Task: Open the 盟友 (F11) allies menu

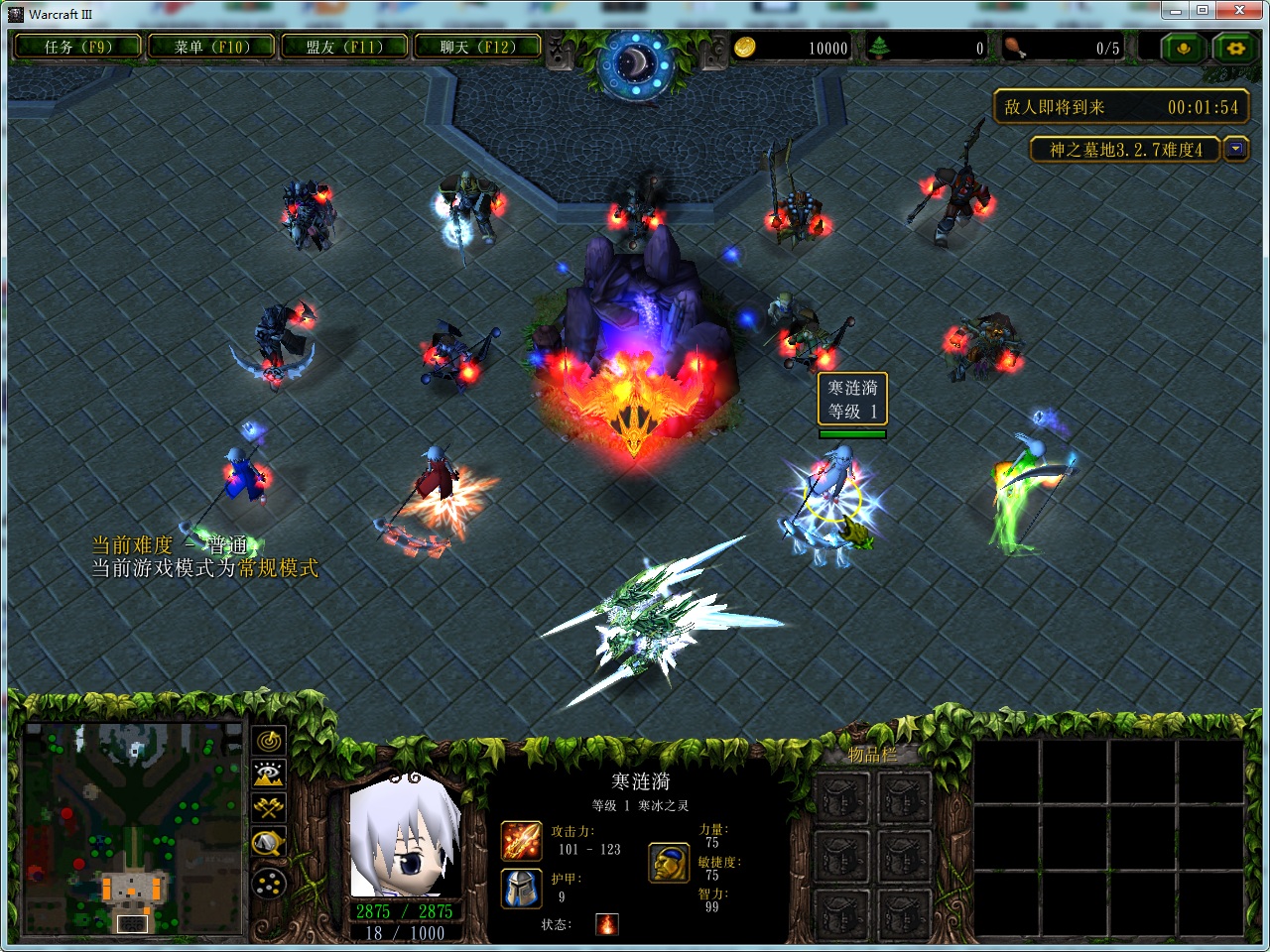Action: 344,47
